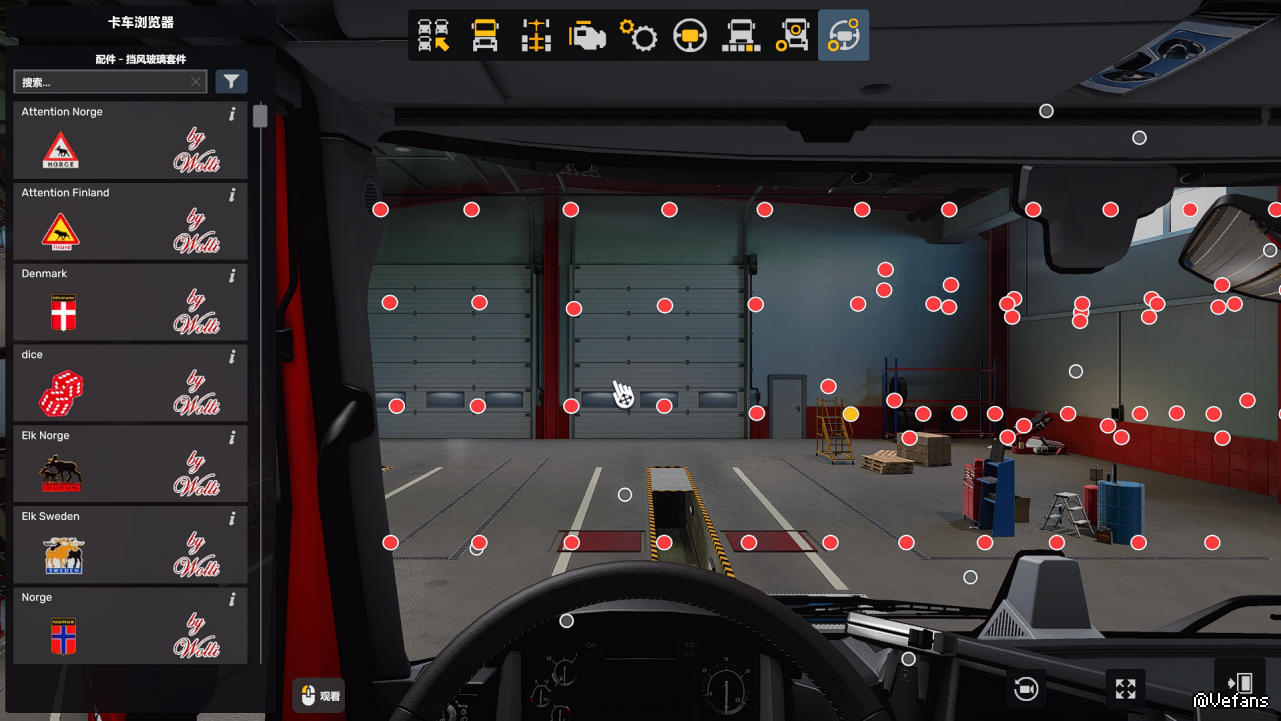
Task: Switch to the steering wheel interior tab
Action: (690, 35)
